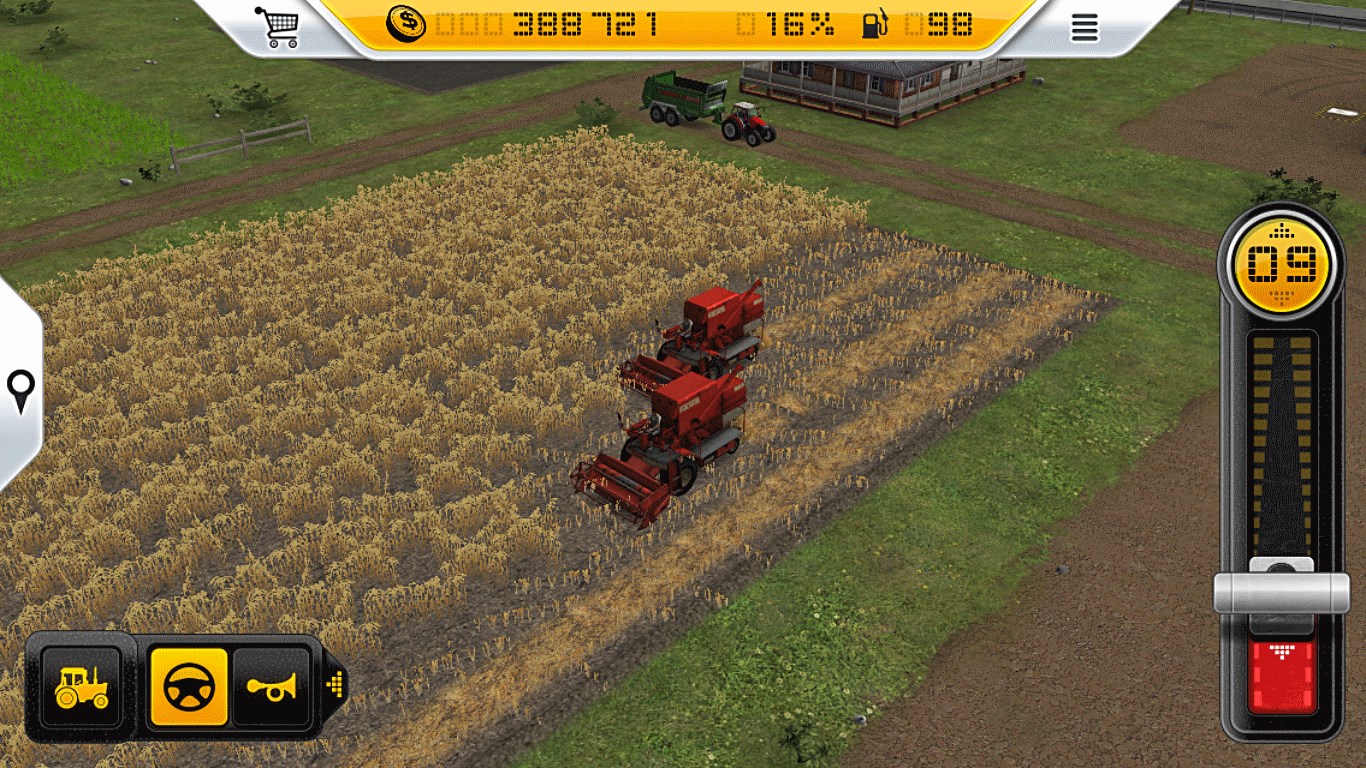Switch vehicles with the tractor icon

(x=80, y=686)
